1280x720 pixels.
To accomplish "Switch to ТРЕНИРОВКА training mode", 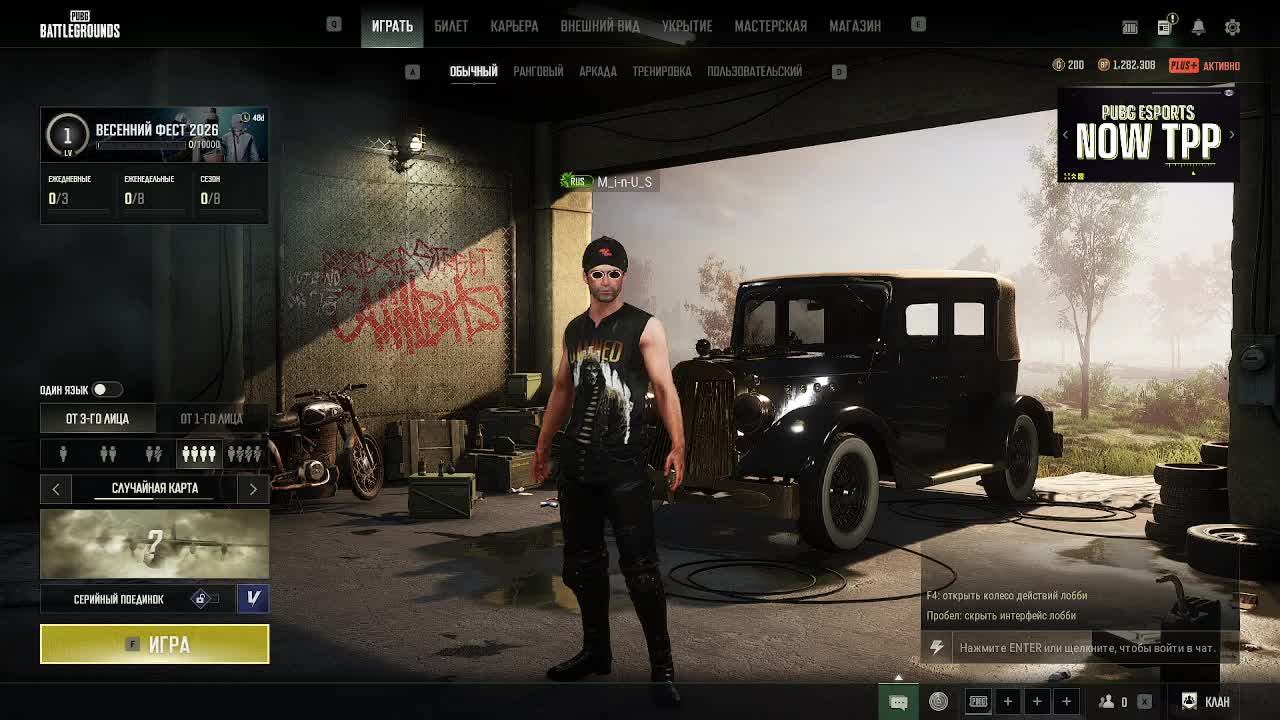I will pyautogui.click(x=662, y=71).
